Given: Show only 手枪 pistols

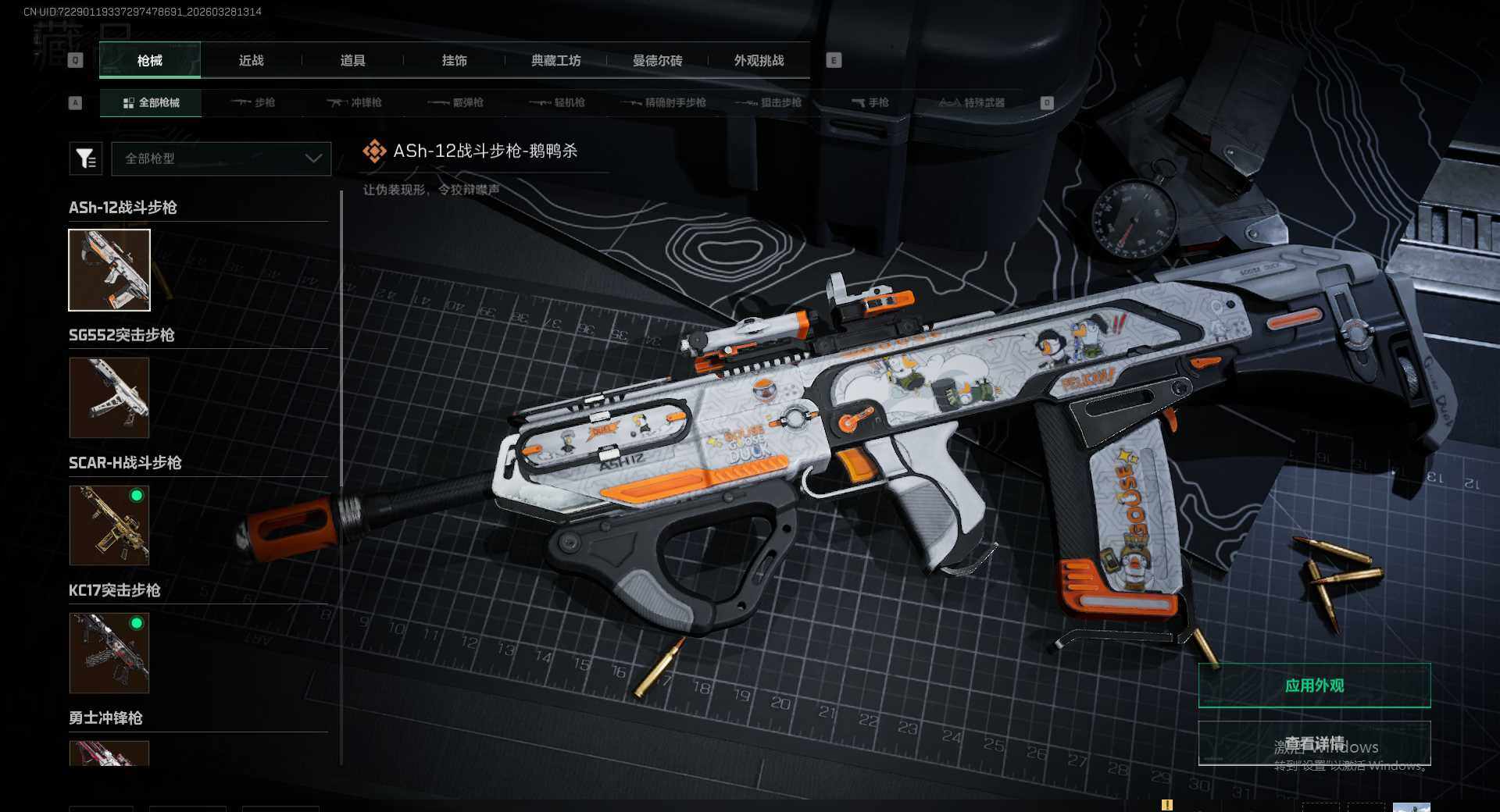Looking at the screenshot, I should click(x=870, y=102).
